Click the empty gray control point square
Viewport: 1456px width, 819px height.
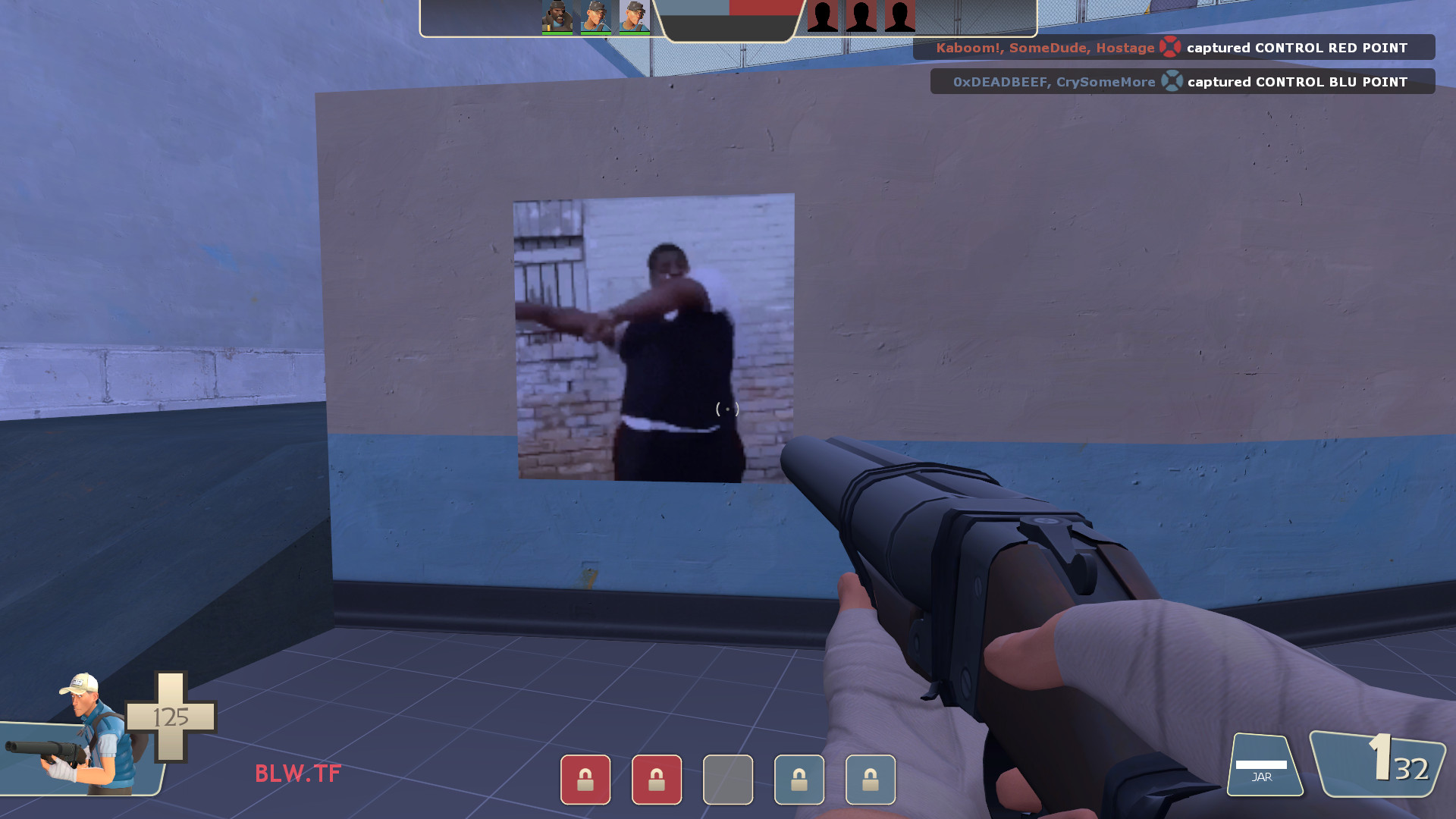[727, 780]
